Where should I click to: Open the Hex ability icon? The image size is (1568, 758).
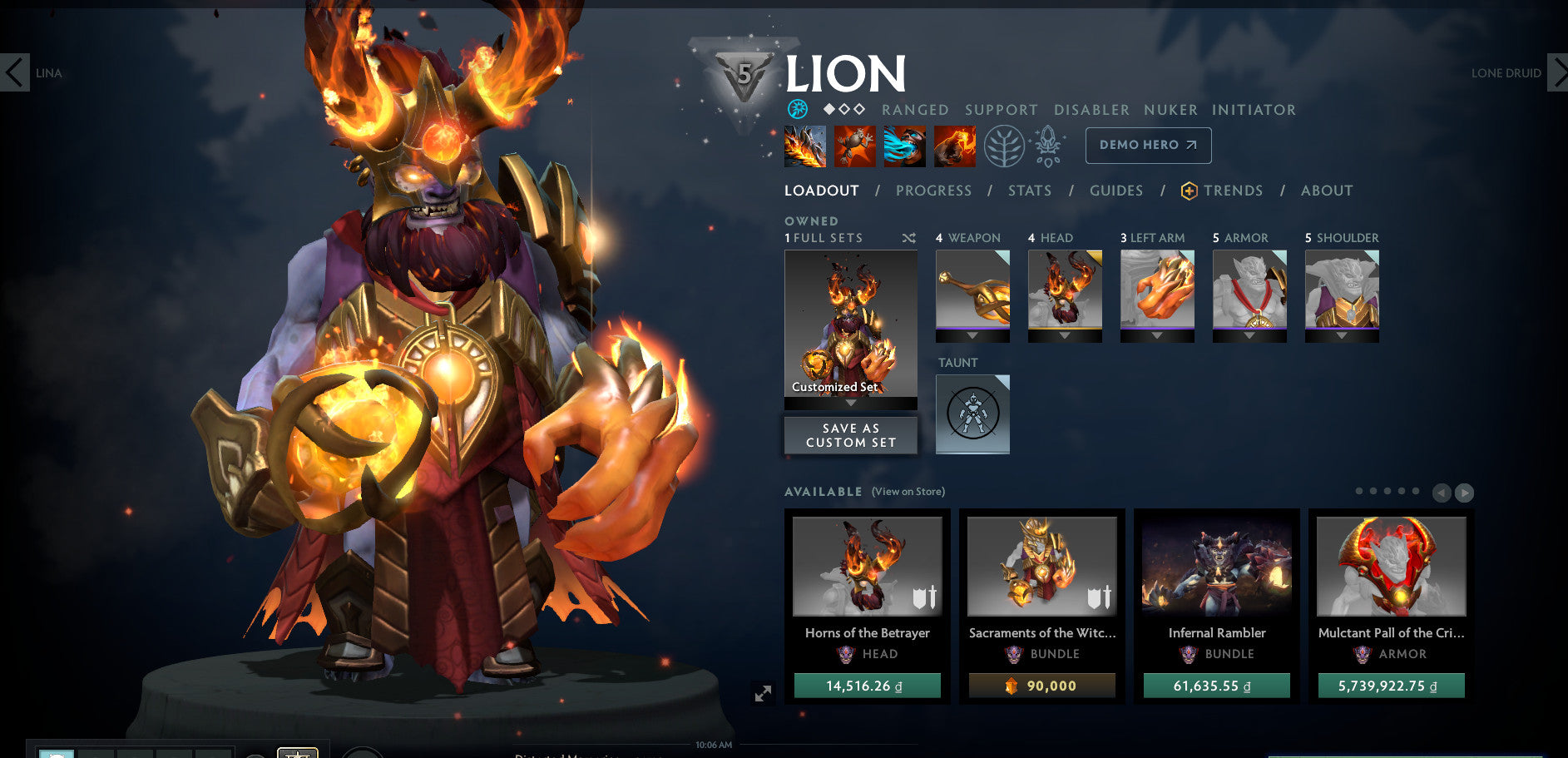click(x=853, y=146)
